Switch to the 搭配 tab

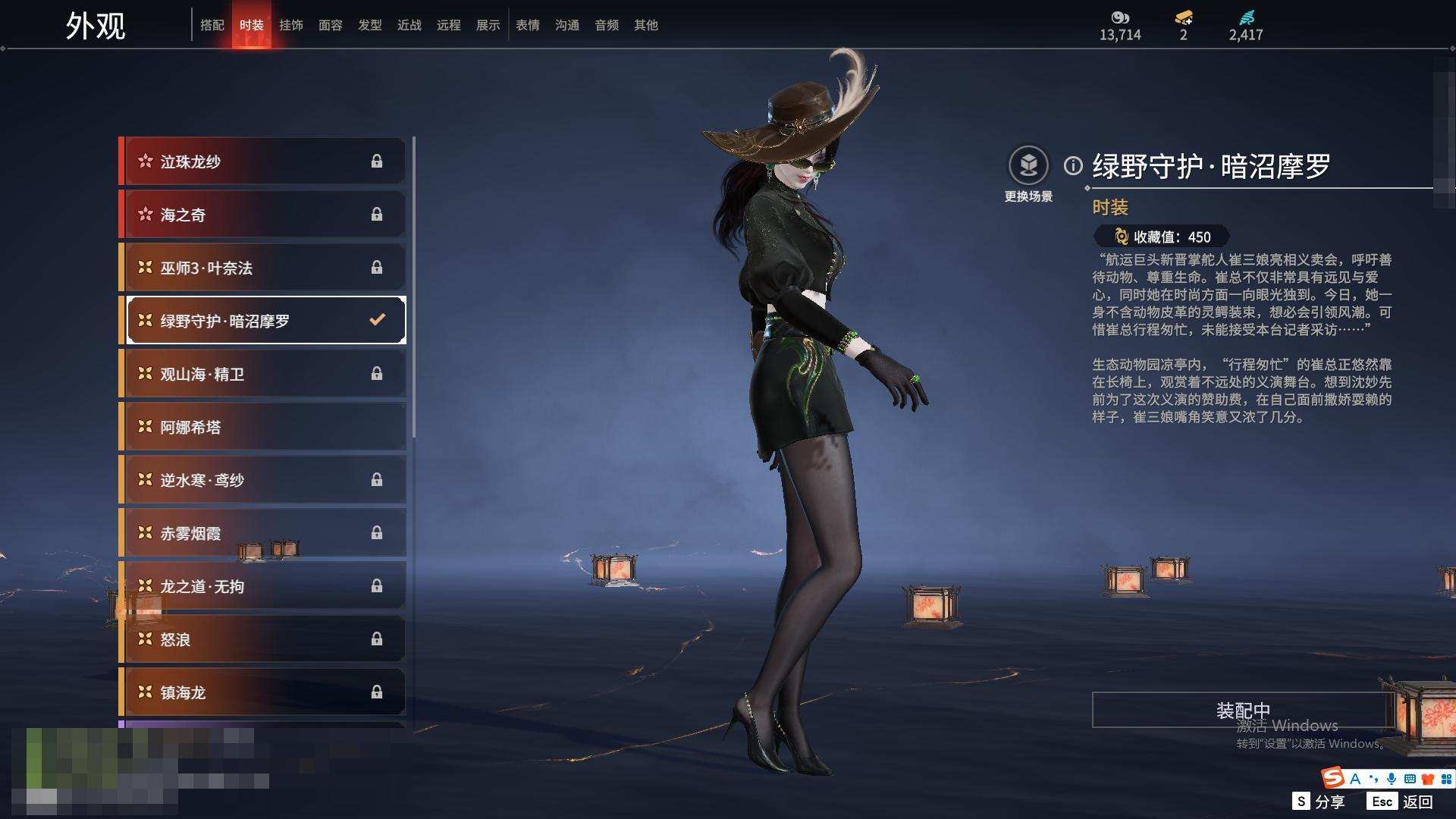212,25
